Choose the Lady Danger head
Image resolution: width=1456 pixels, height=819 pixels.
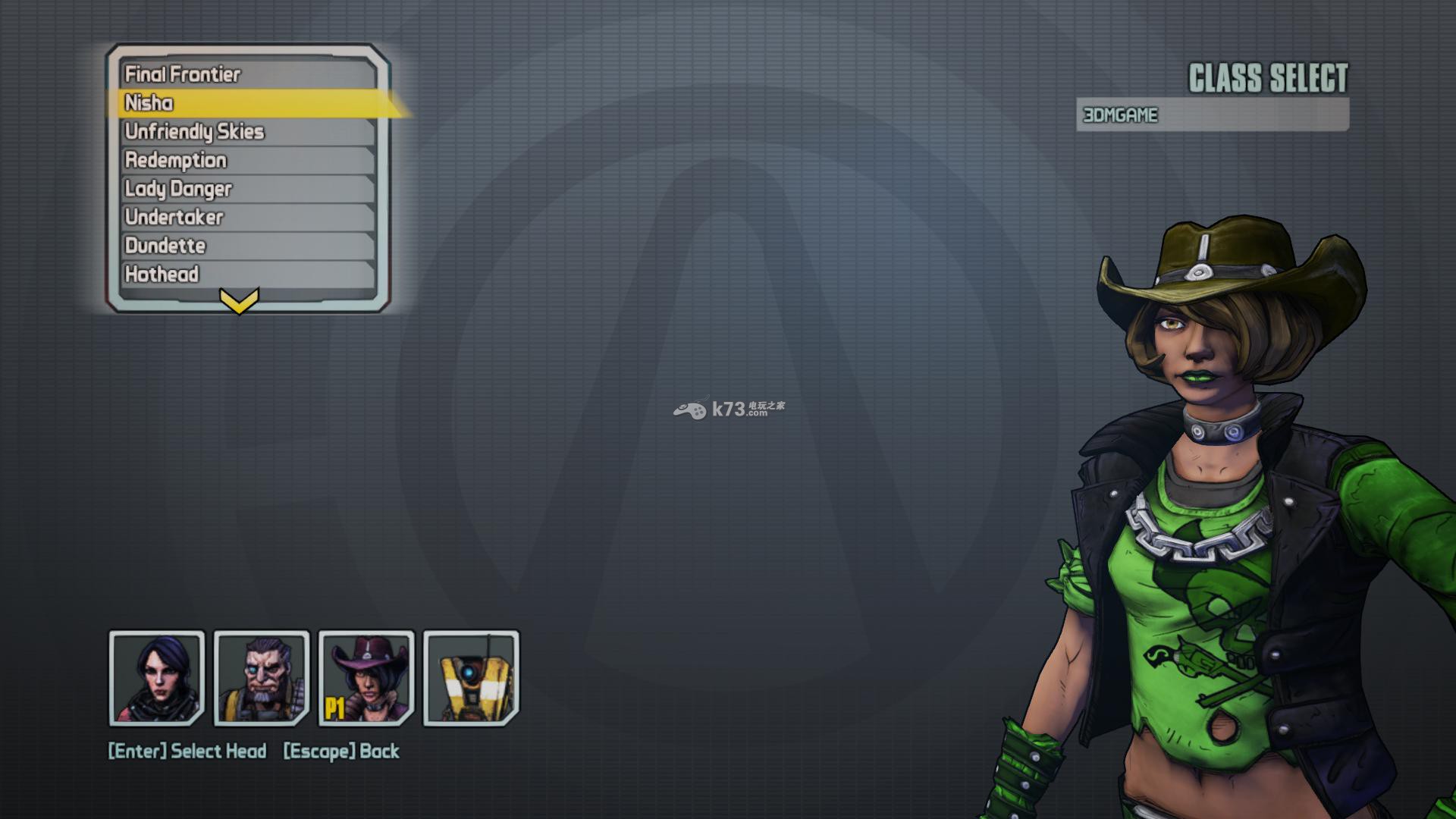click(246, 189)
